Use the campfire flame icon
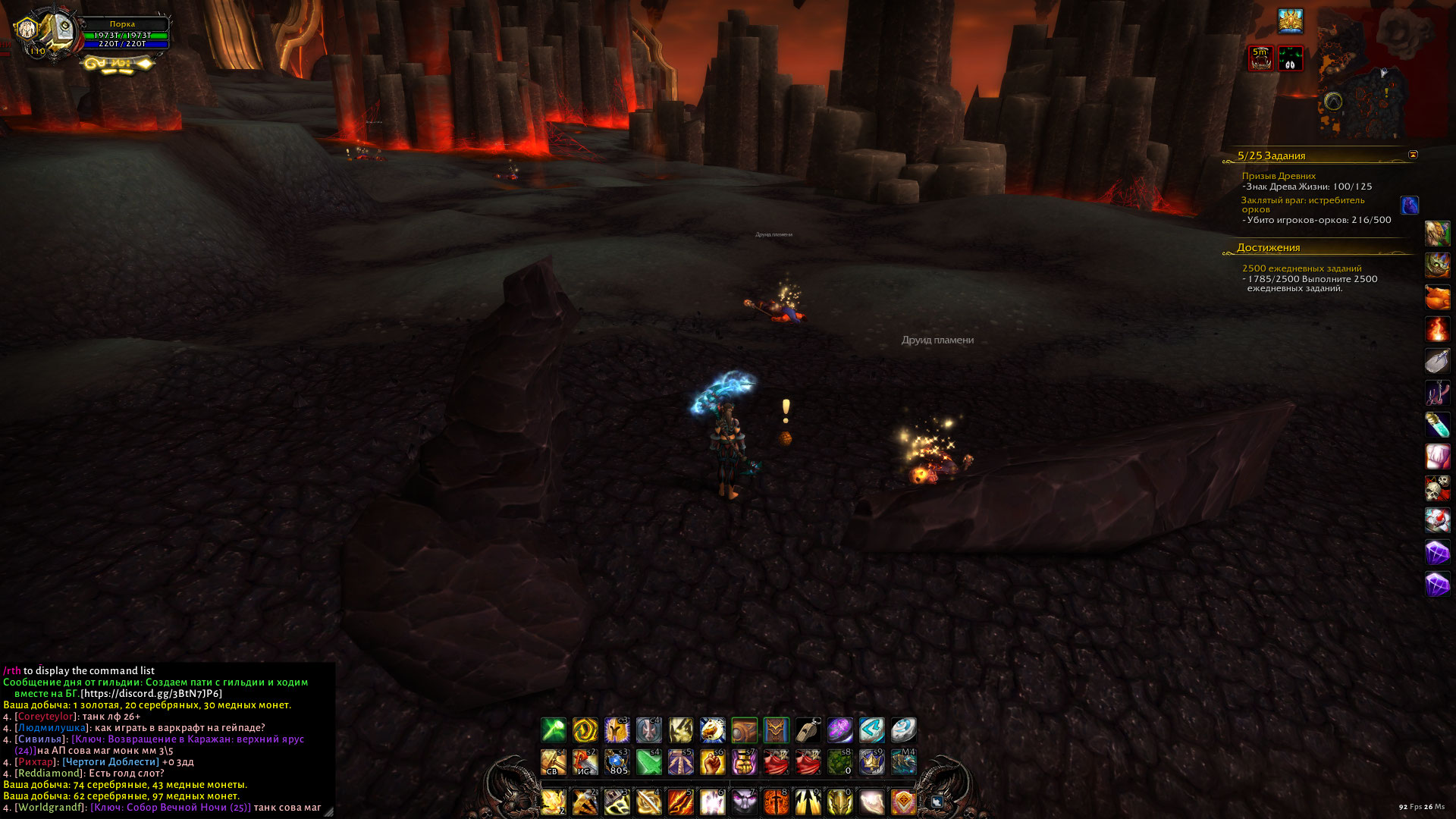Viewport: 1456px width, 819px height. [x=1437, y=329]
